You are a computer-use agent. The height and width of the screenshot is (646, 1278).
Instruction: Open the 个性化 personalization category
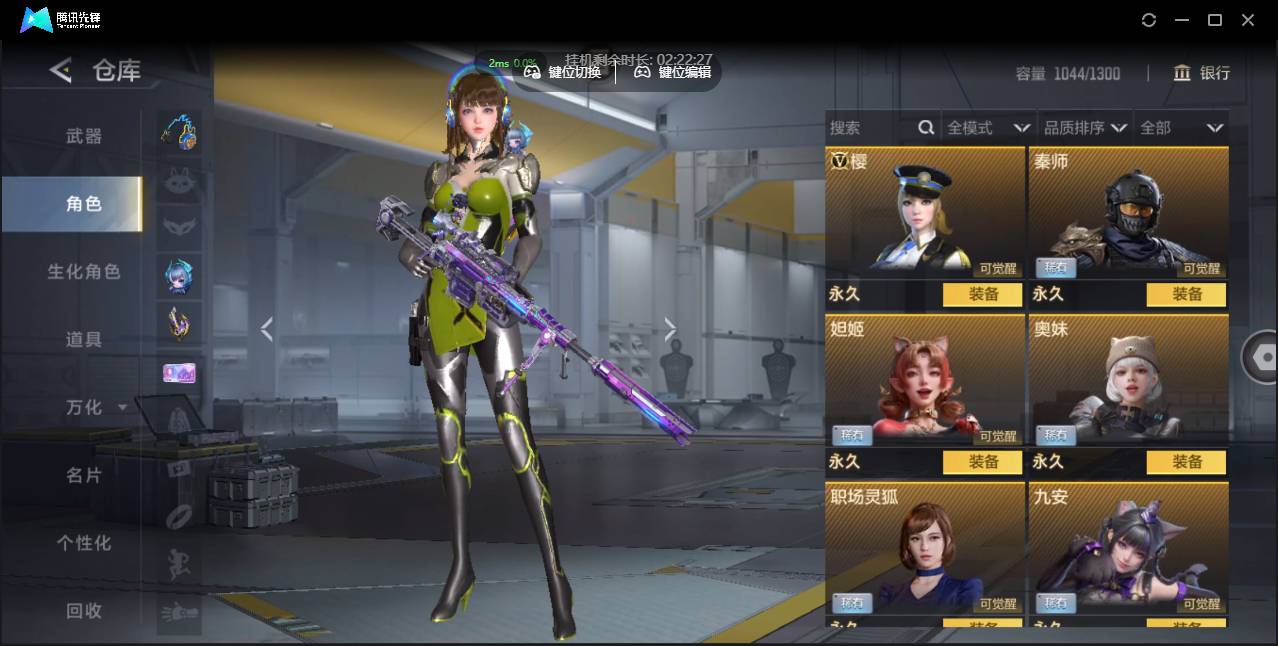(x=84, y=543)
